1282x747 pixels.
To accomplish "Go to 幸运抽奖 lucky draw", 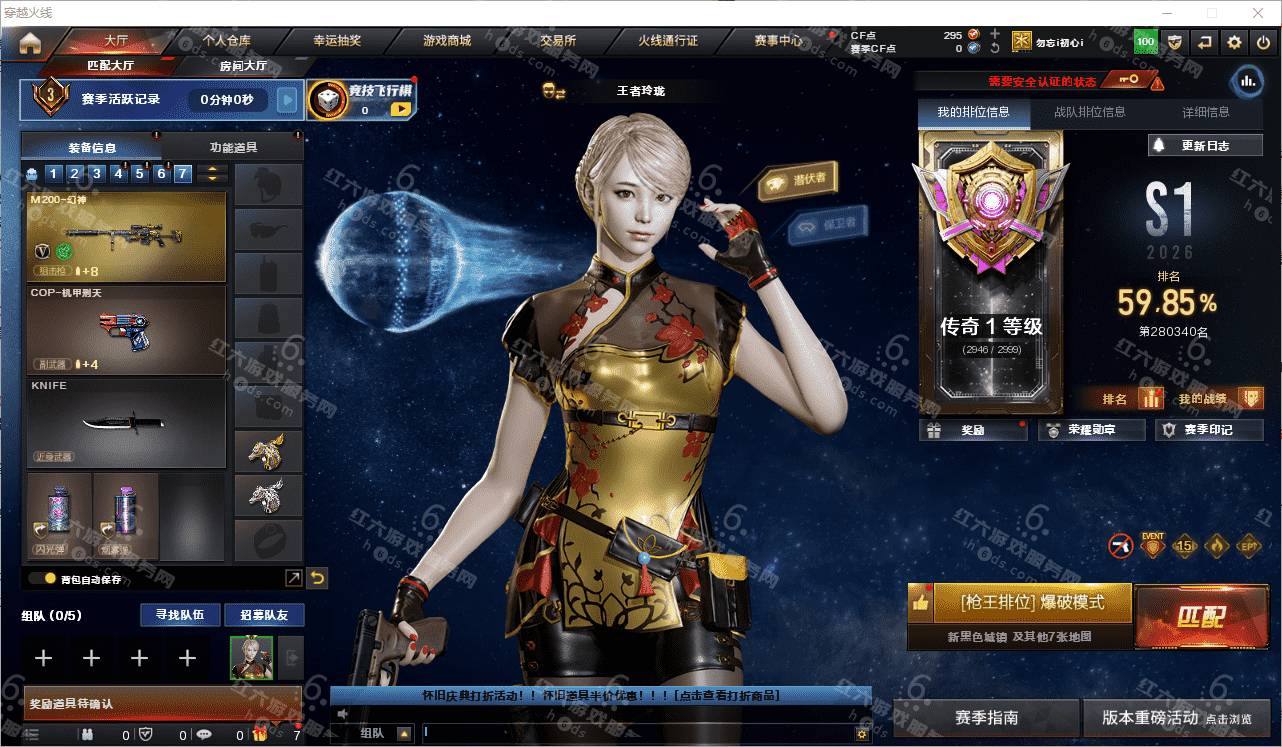I will (x=337, y=41).
